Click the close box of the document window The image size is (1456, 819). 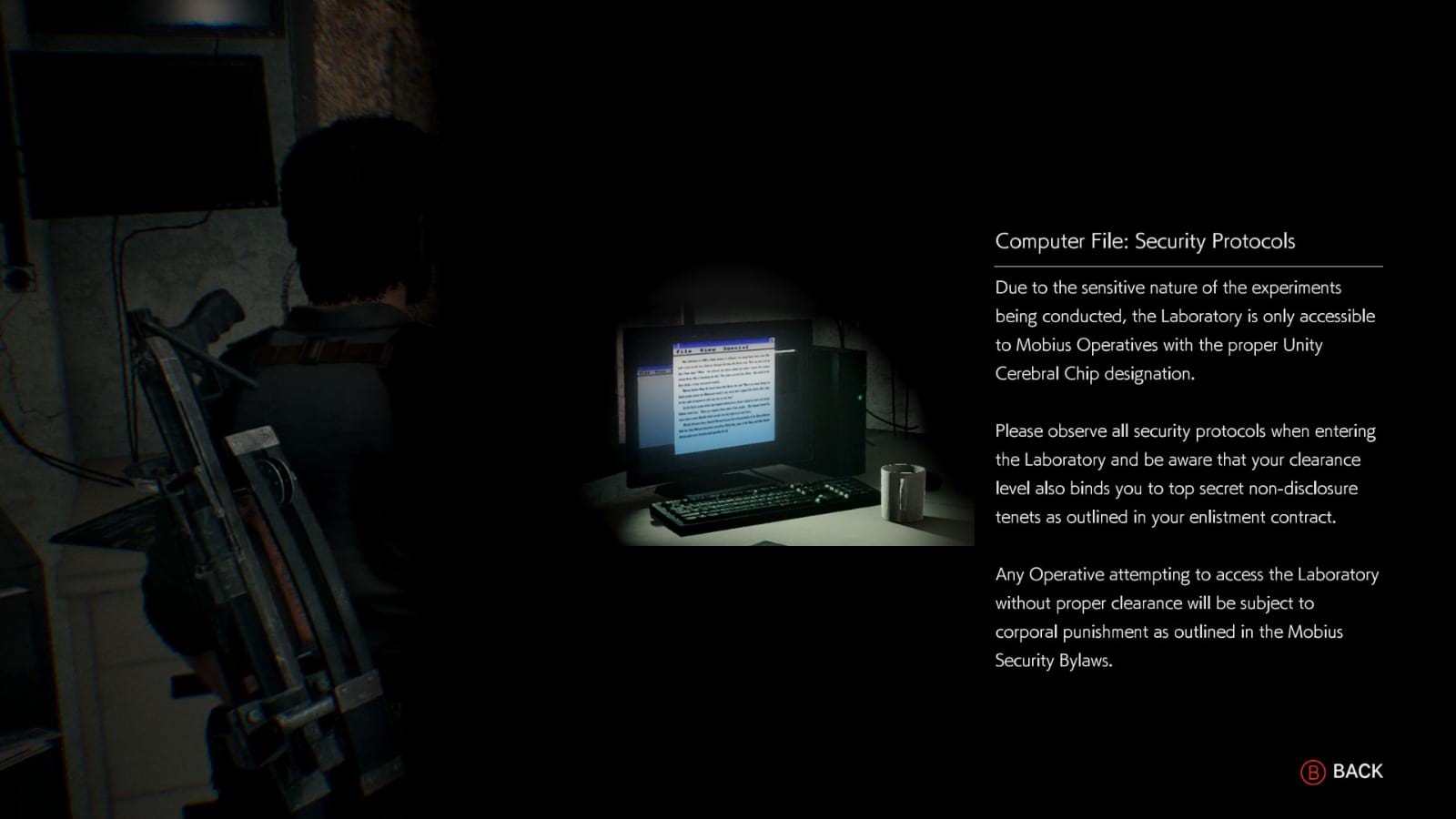coord(678,343)
